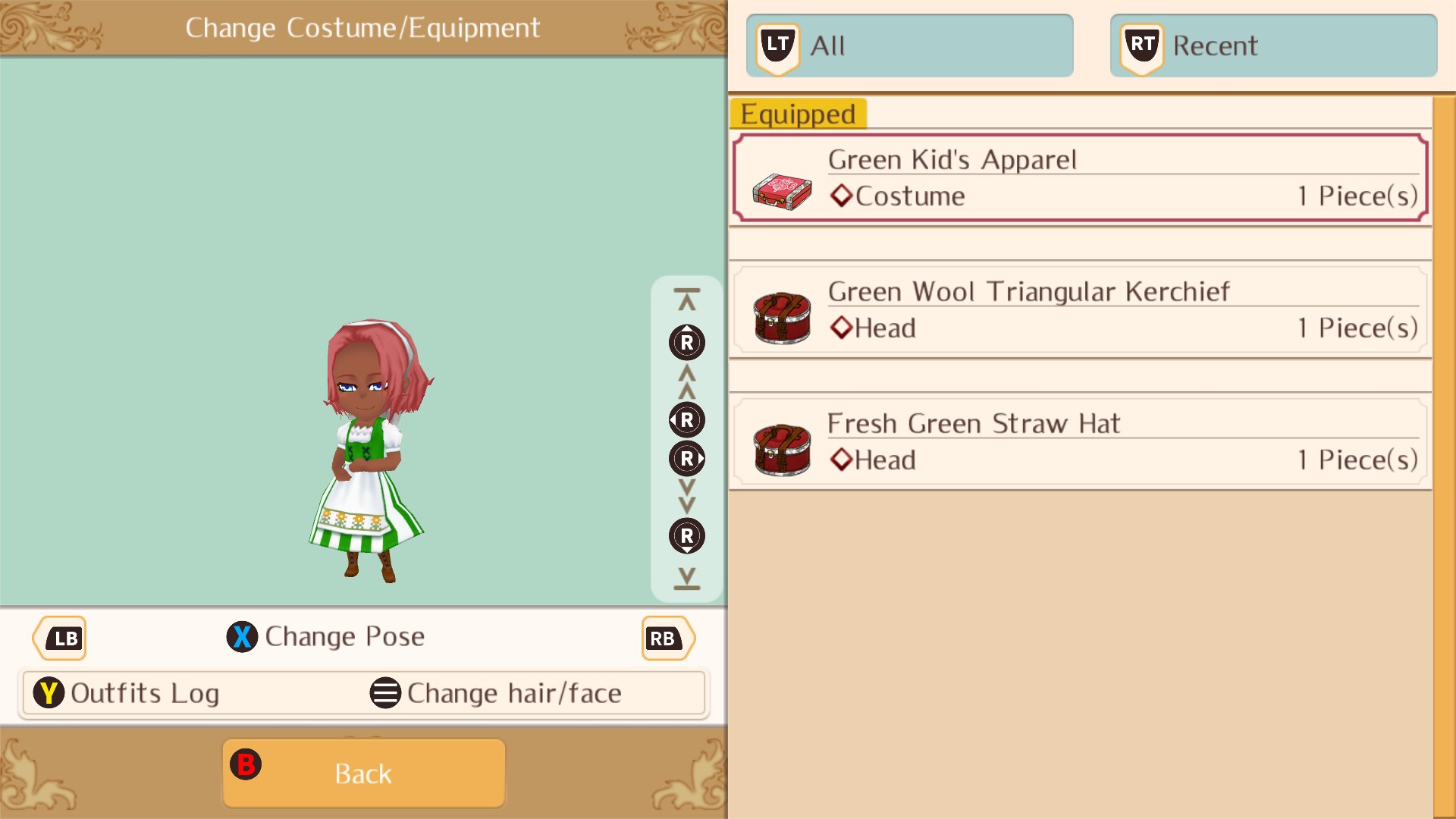Click the menu icon beside Change hair/face
Screen dimensions: 1456x819
coord(385,692)
